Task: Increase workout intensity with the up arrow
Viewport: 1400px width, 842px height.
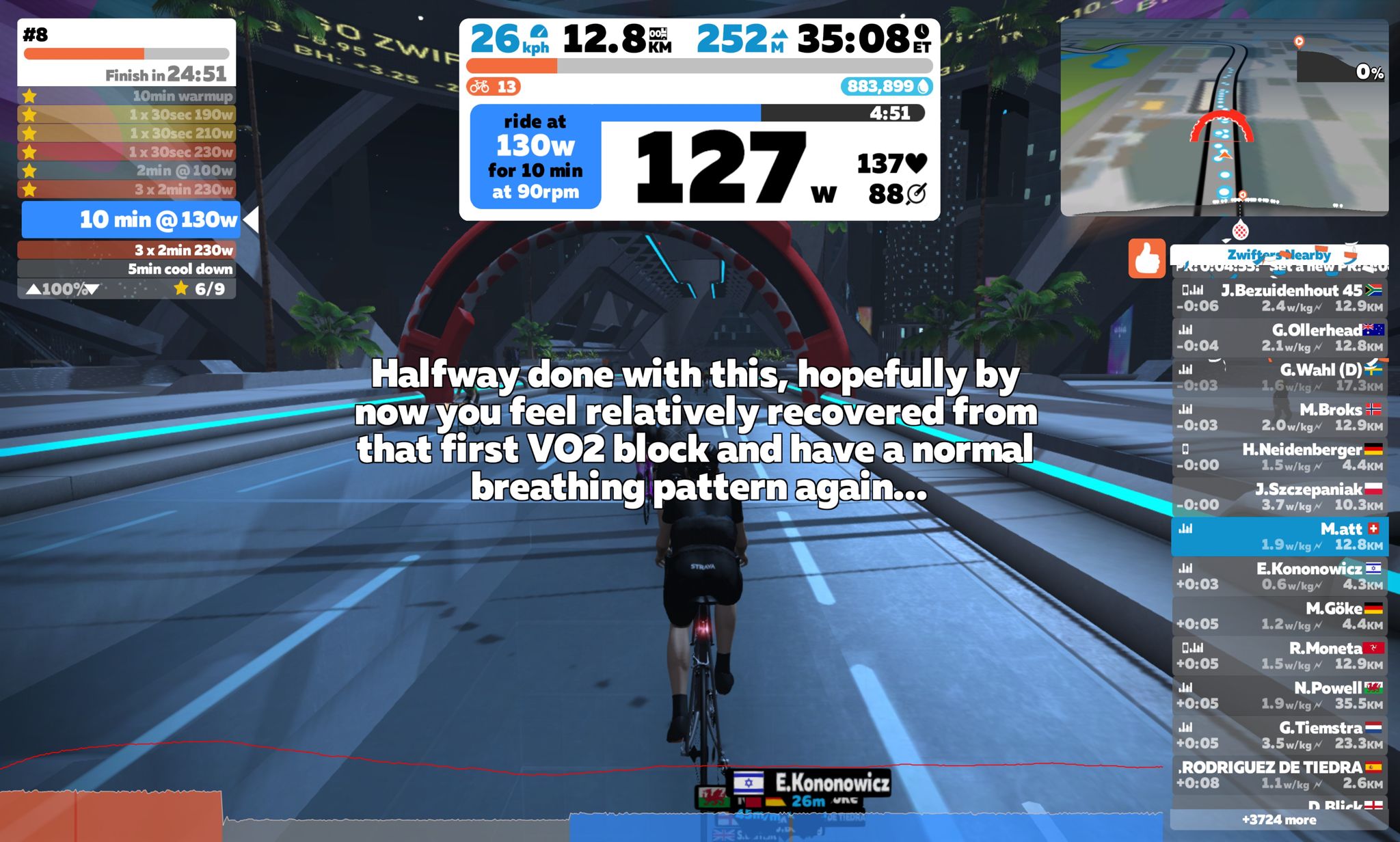Action: coord(33,289)
